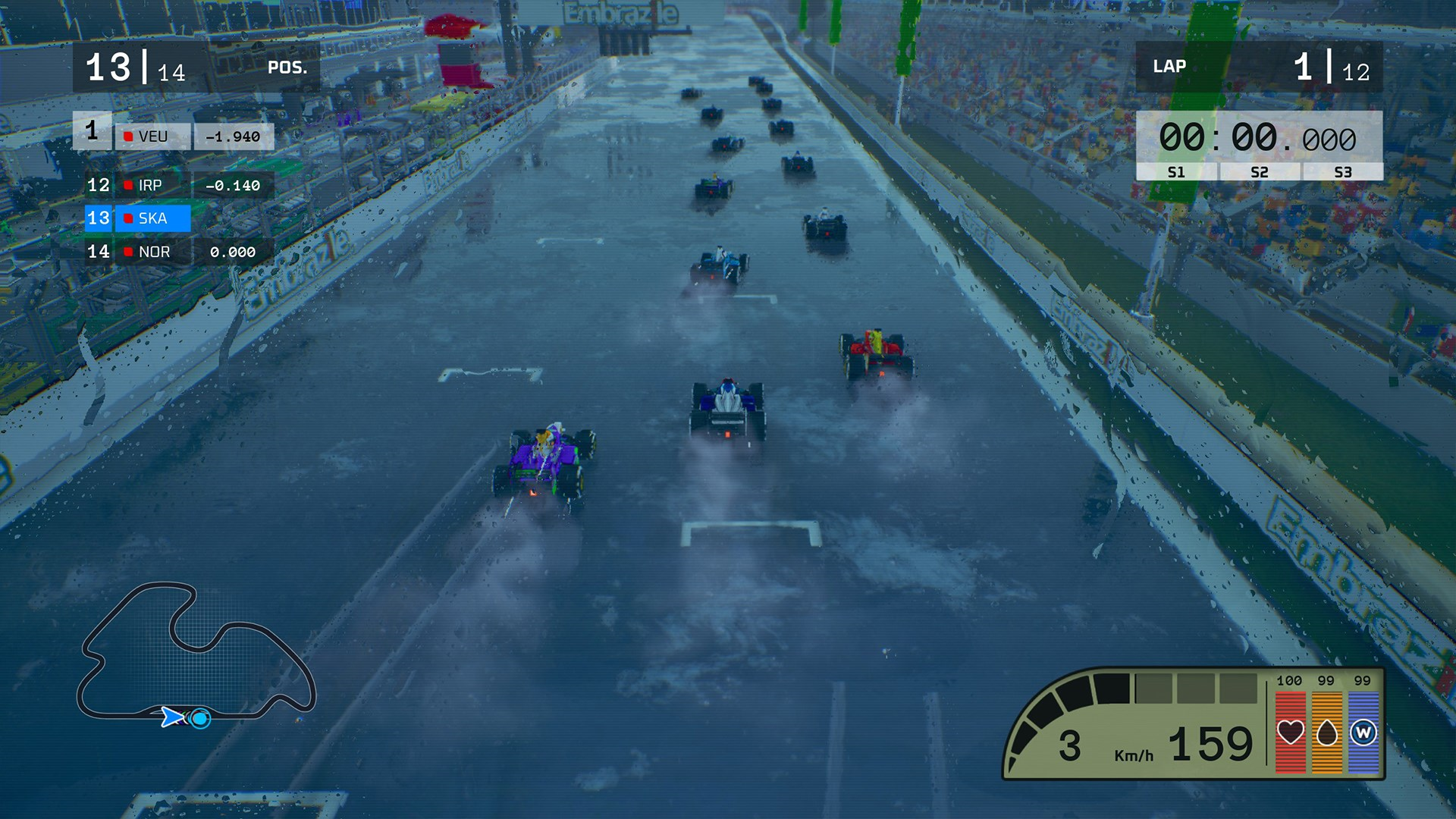Click the track layout minimap
This screenshot has height=819, width=1456.
click(196, 654)
